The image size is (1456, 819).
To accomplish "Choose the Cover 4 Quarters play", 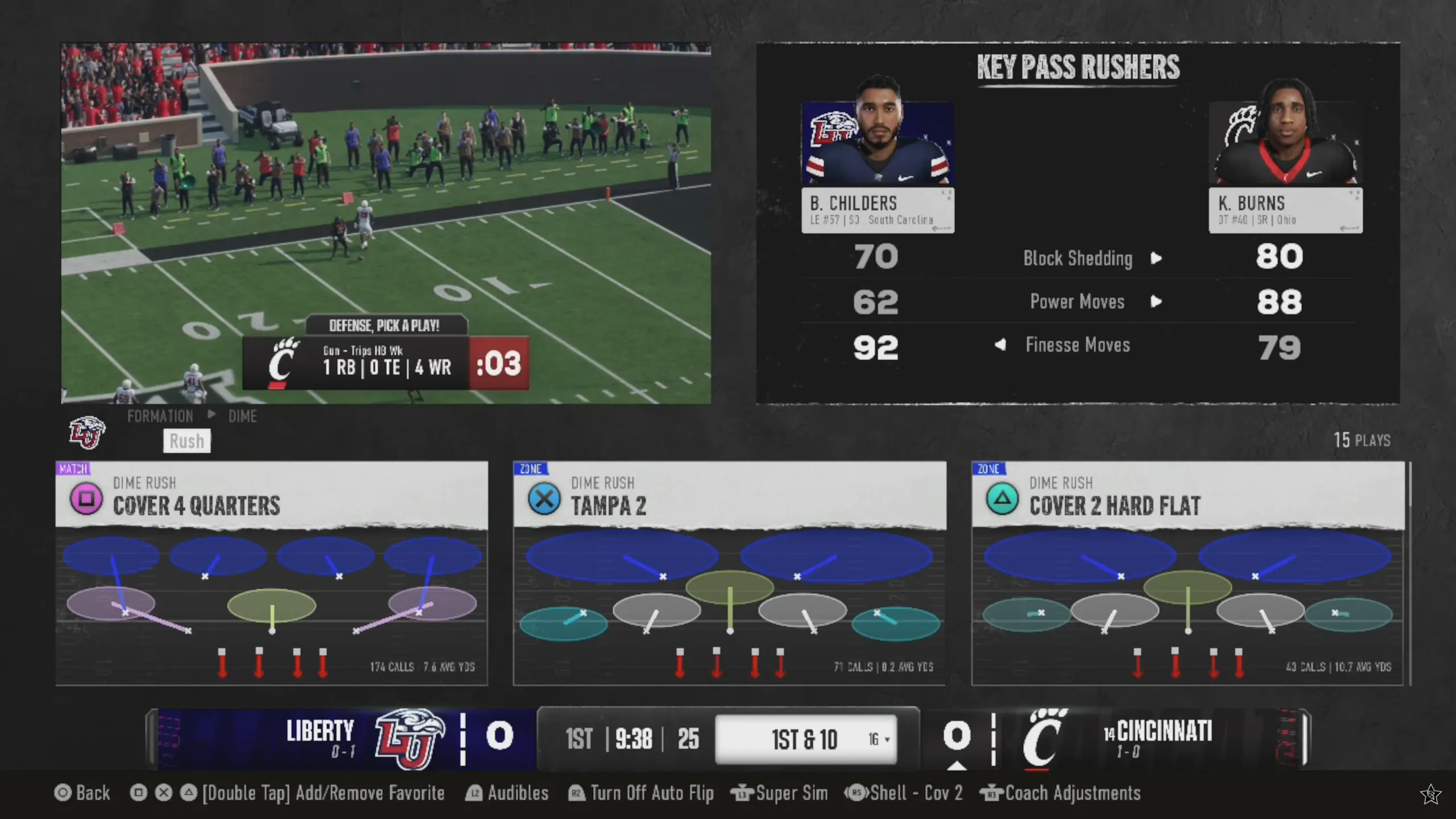I will (x=271, y=572).
